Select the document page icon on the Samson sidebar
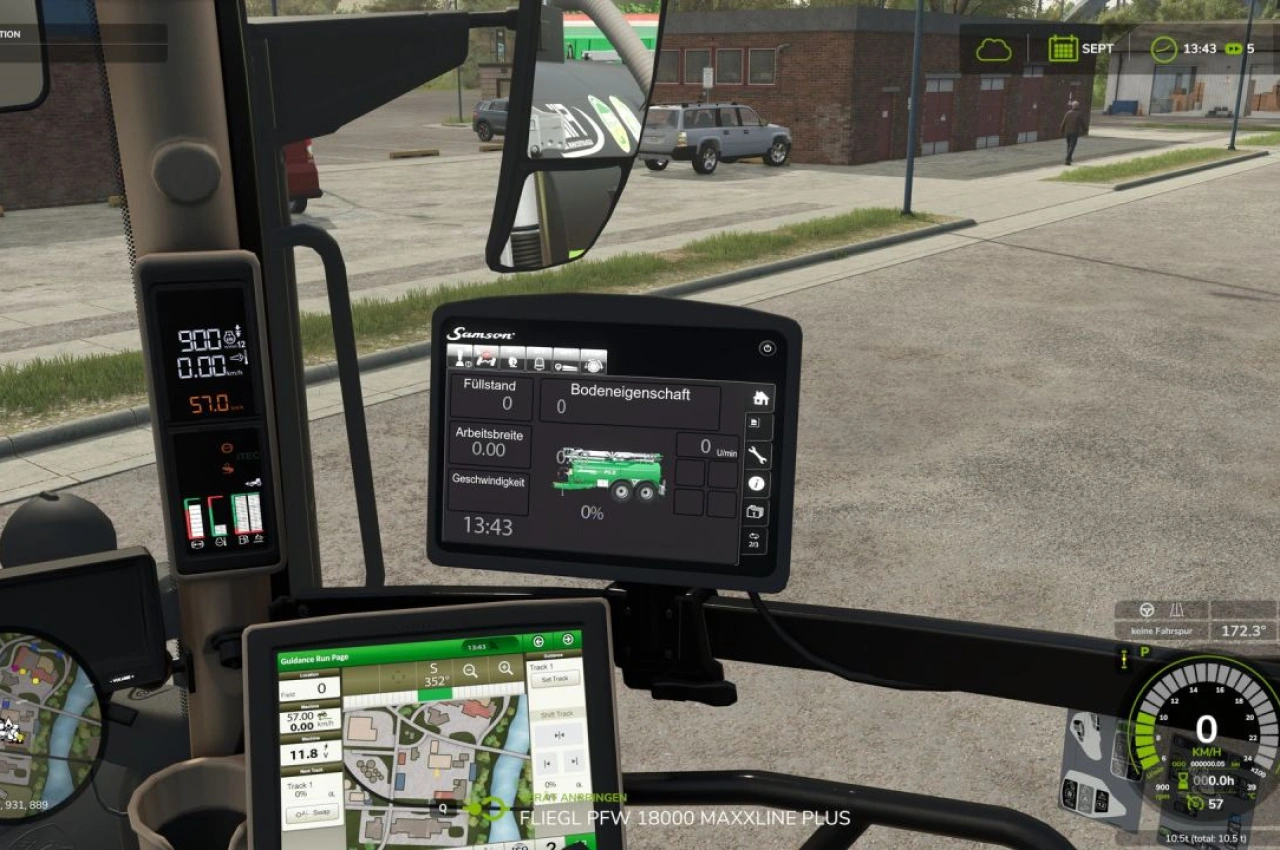 (755, 422)
